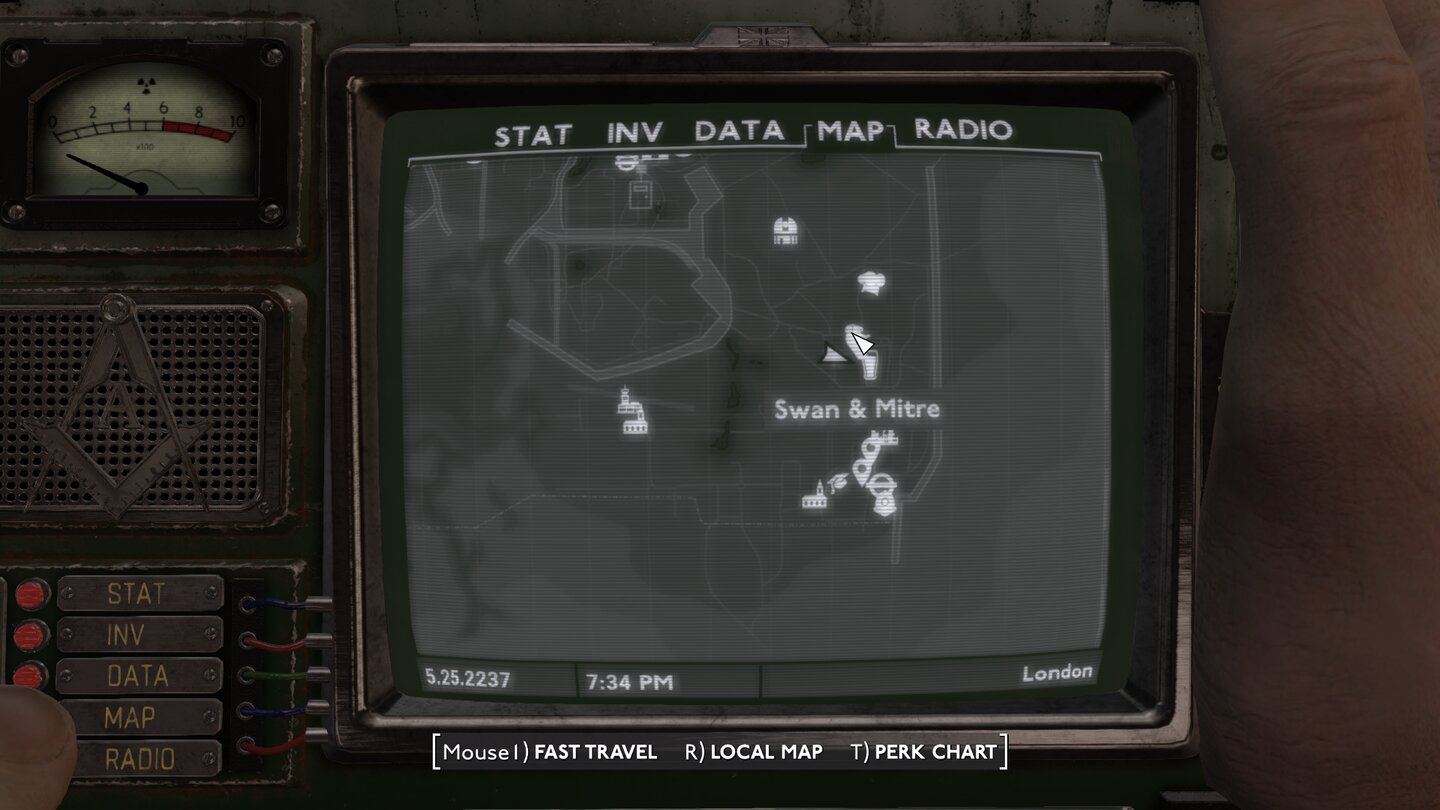The image size is (1440, 810).
Task: Click the pouring teapot icon beside the church
Action: [x=836, y=483]
